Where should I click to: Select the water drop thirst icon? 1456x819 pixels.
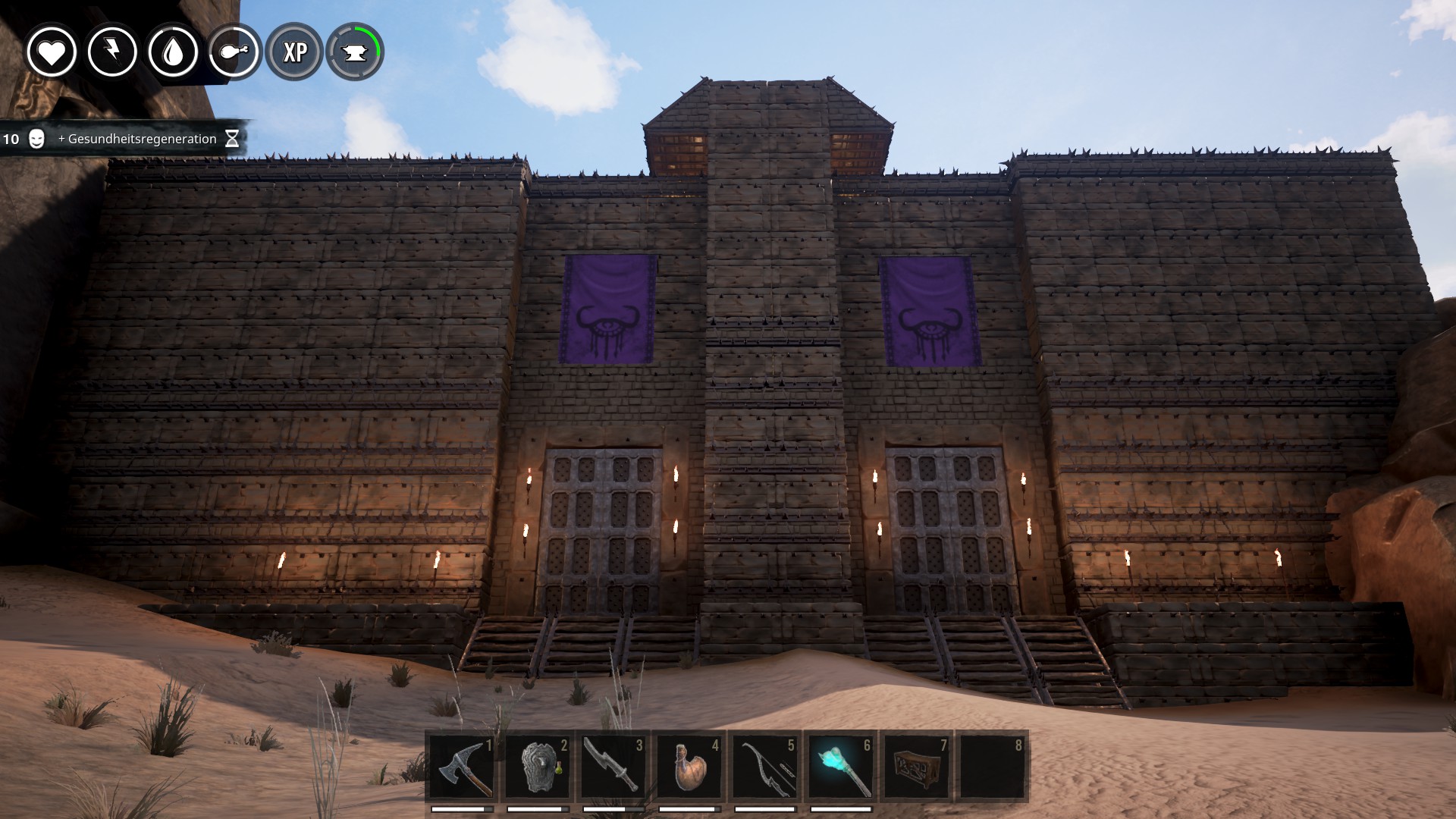point(173,52)
